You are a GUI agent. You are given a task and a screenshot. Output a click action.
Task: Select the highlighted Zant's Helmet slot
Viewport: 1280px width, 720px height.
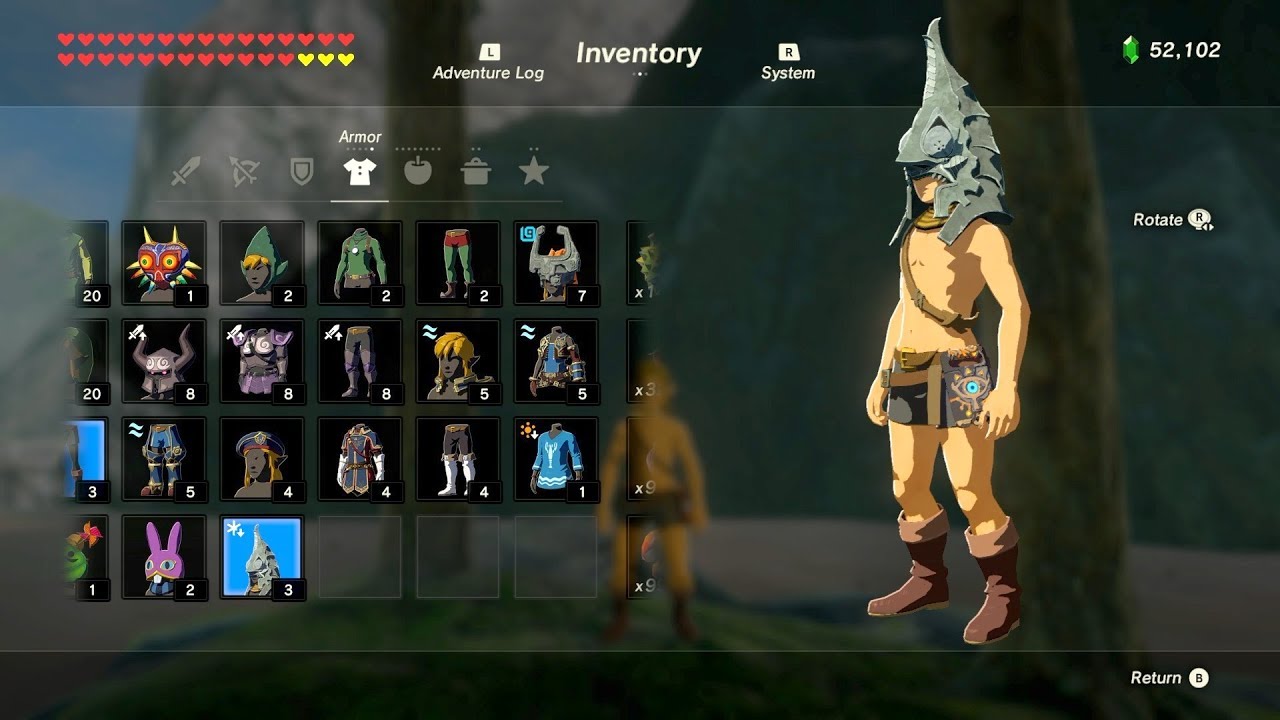click(x=262, y=557)
